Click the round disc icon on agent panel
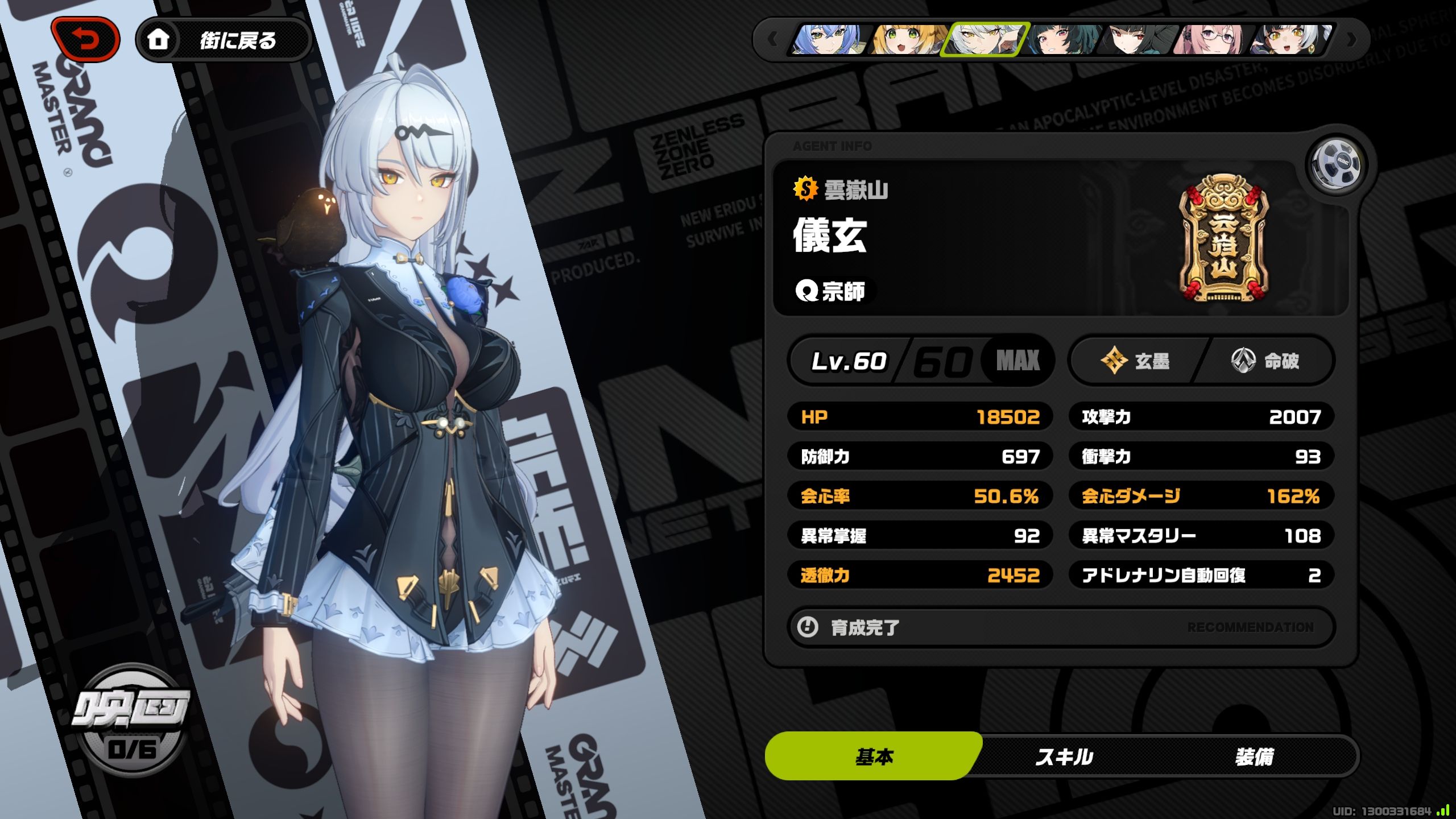 pyautogui.click(x=1336, y=164)
